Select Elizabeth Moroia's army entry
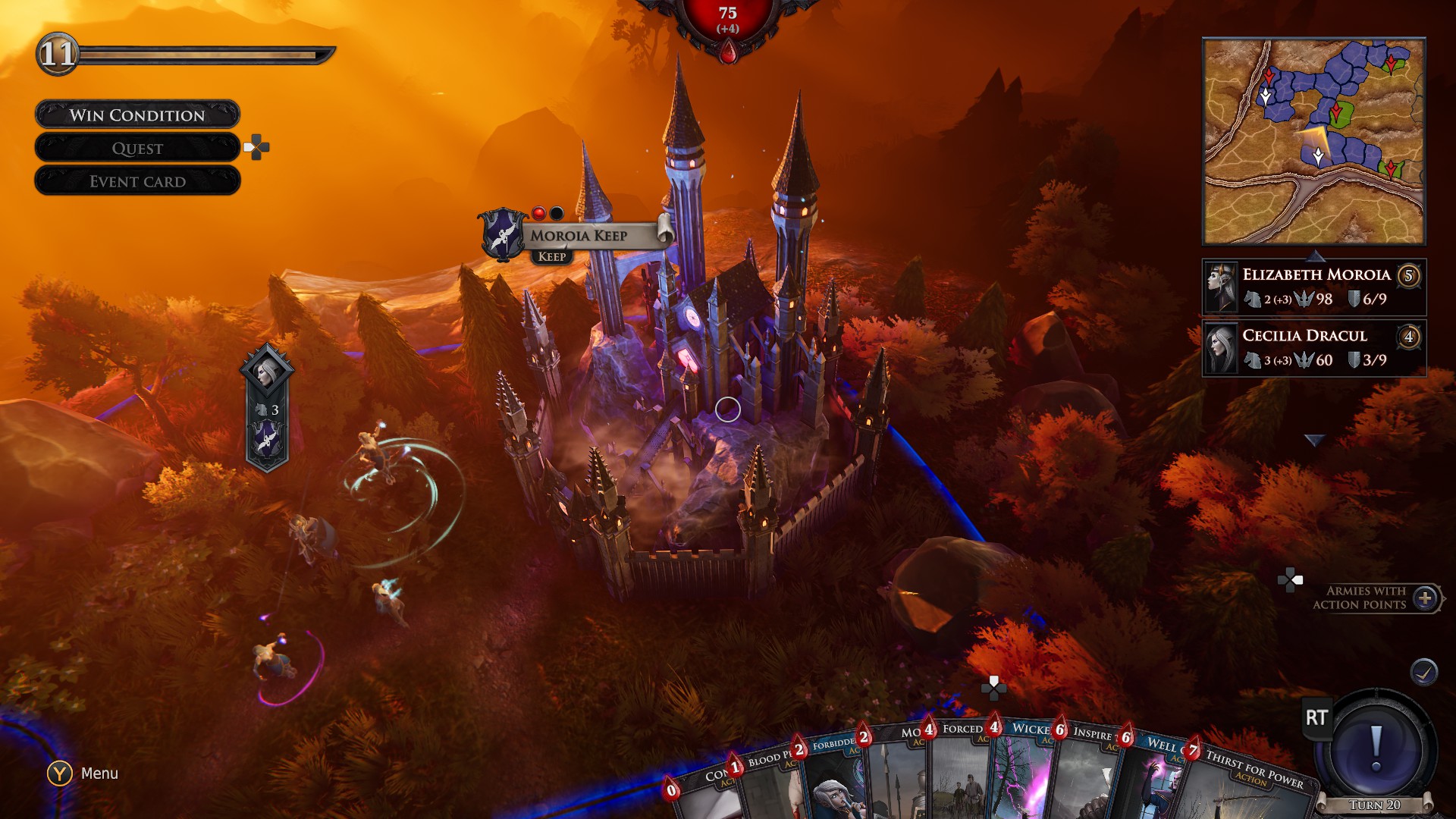 point(1313,287)
